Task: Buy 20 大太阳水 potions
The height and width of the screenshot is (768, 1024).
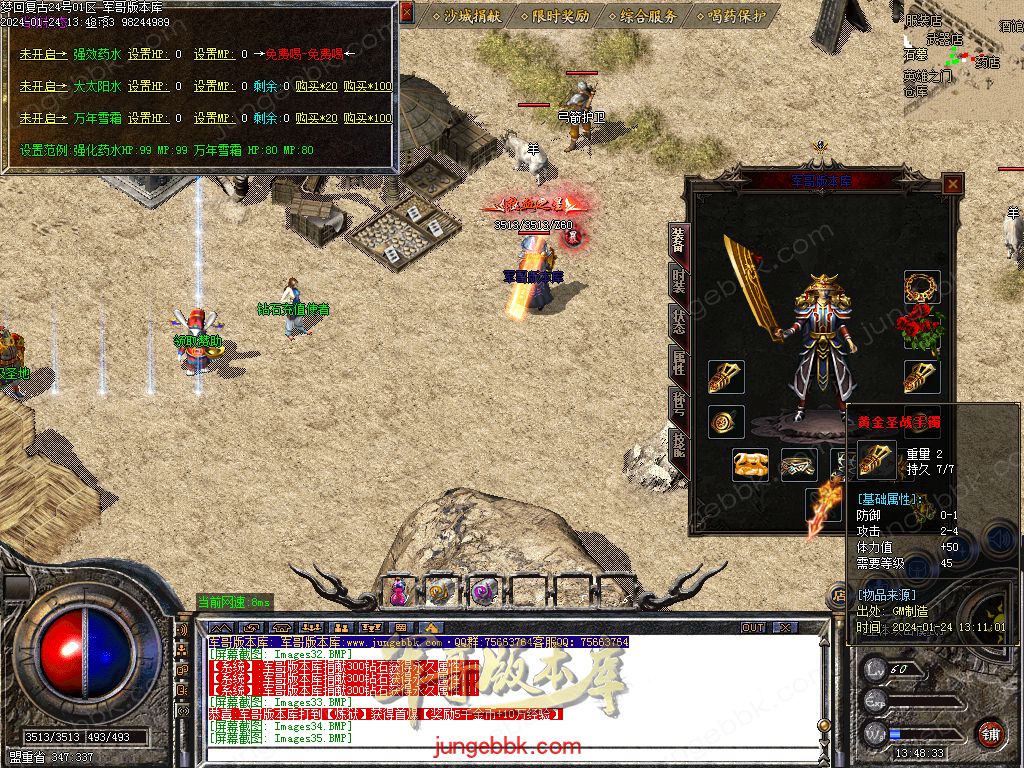Action: pos(317,86)
